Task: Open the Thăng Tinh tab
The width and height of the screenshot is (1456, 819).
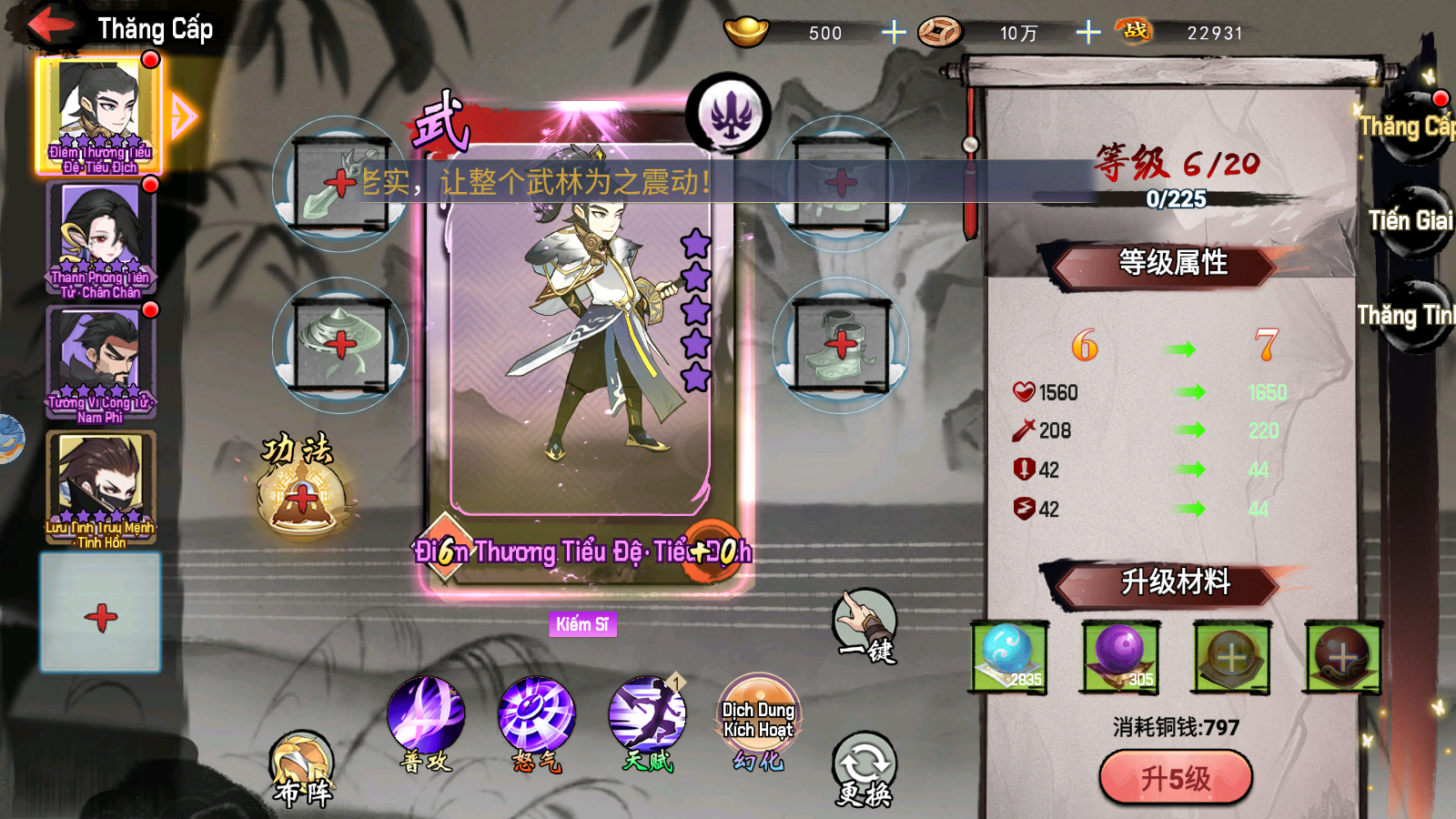Action: pos(1405,316)
